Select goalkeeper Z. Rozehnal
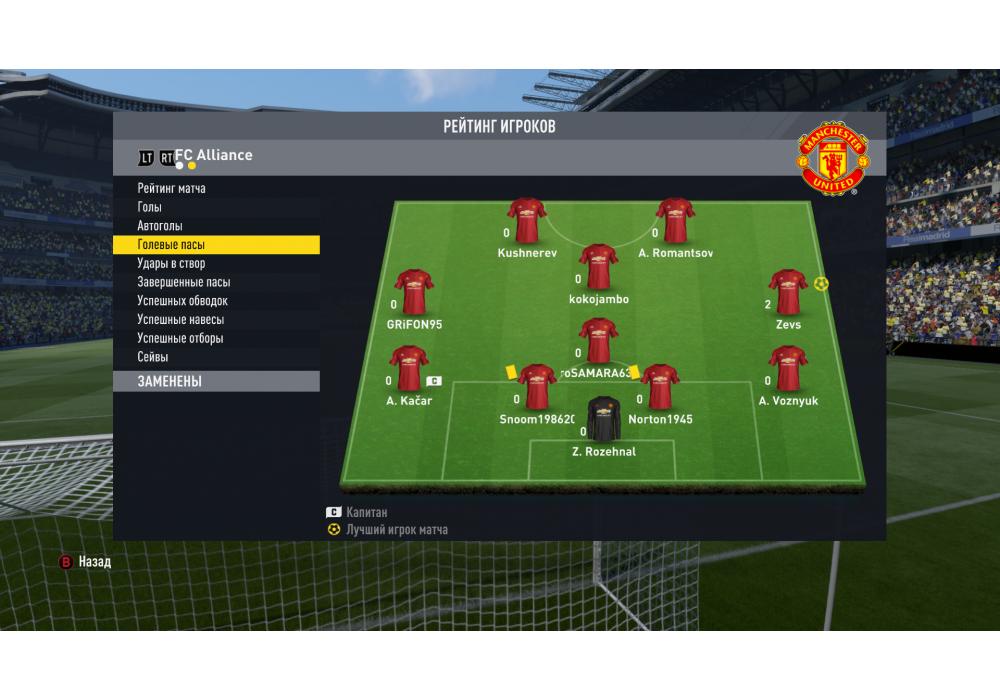The width and height of the screenshot is (1000, 700). [x=603, y=419]
